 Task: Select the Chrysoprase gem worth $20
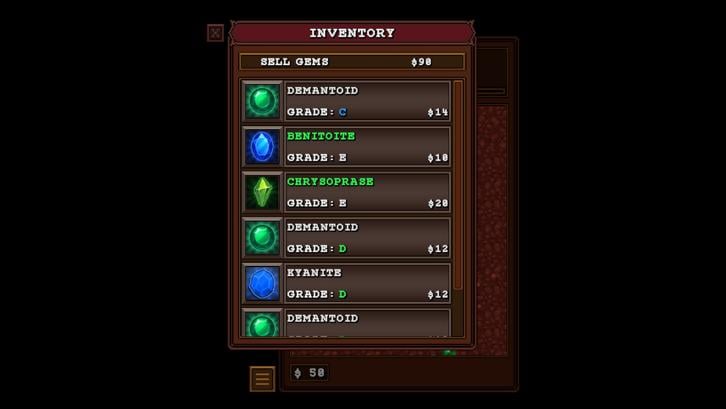click(346, 192)
